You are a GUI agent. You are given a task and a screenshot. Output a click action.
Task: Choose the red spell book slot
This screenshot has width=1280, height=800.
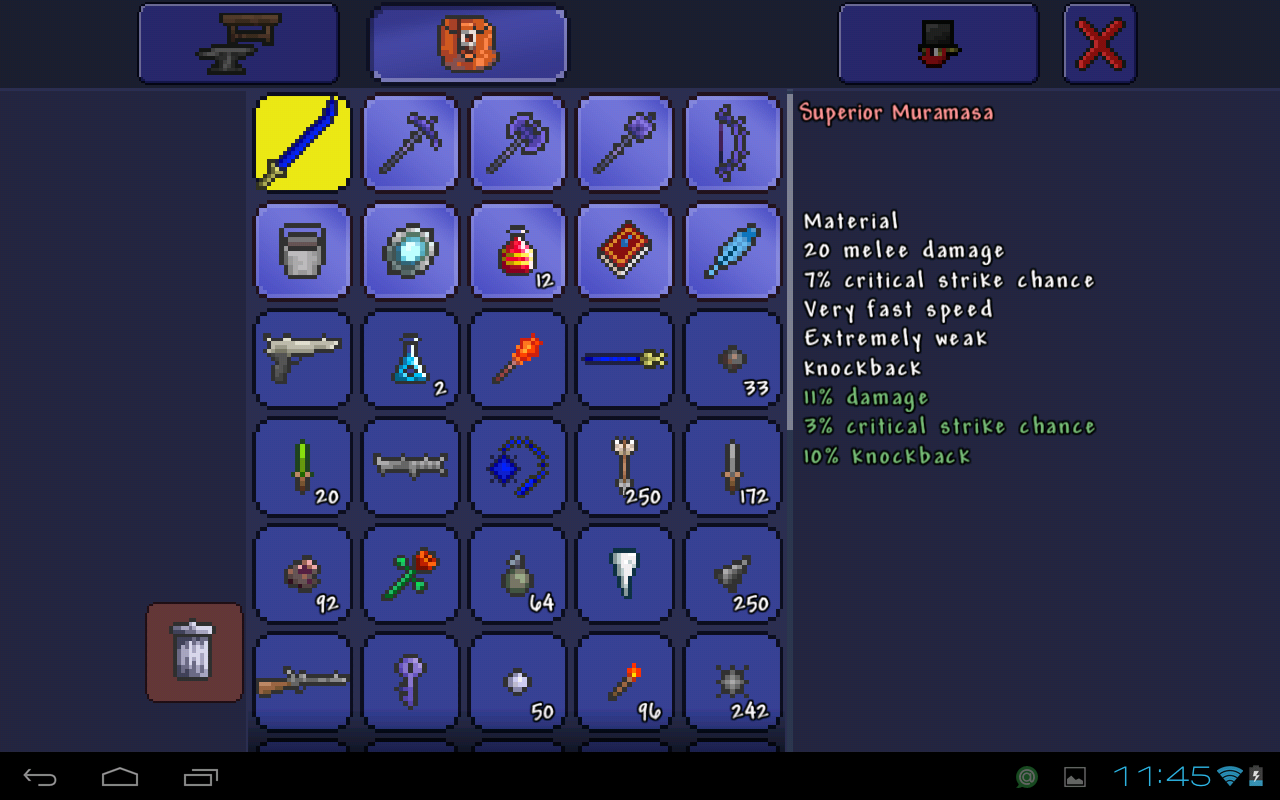tap(625, 251)
